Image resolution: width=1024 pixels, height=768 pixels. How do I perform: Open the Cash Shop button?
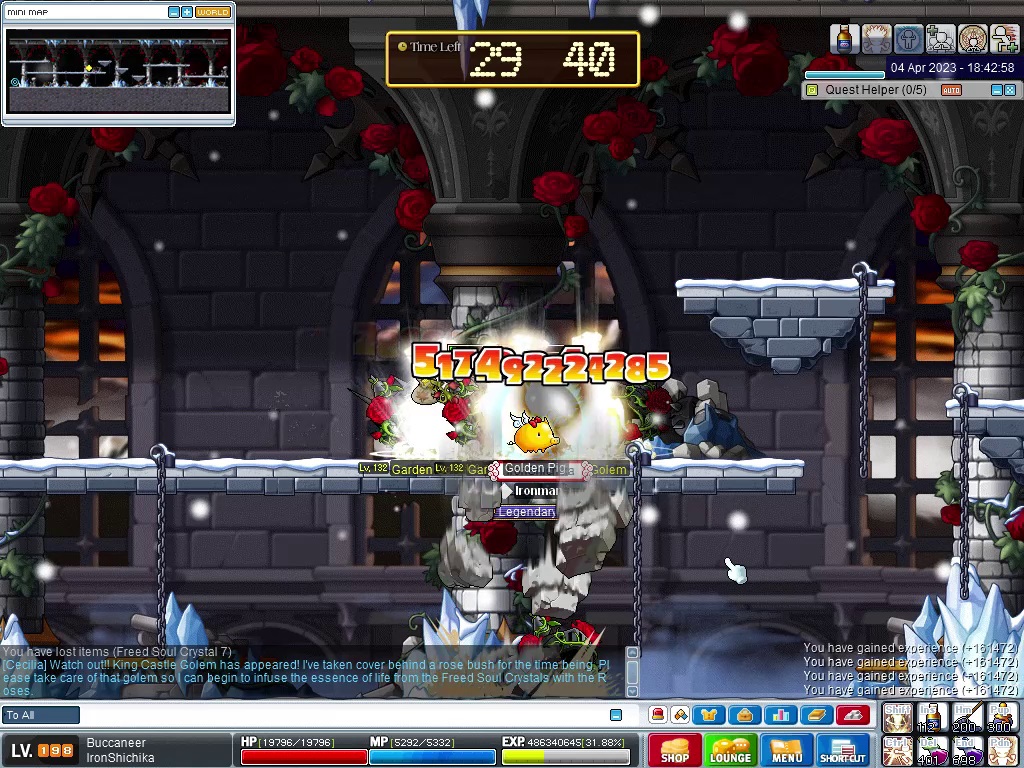click(x=675, y=751)
